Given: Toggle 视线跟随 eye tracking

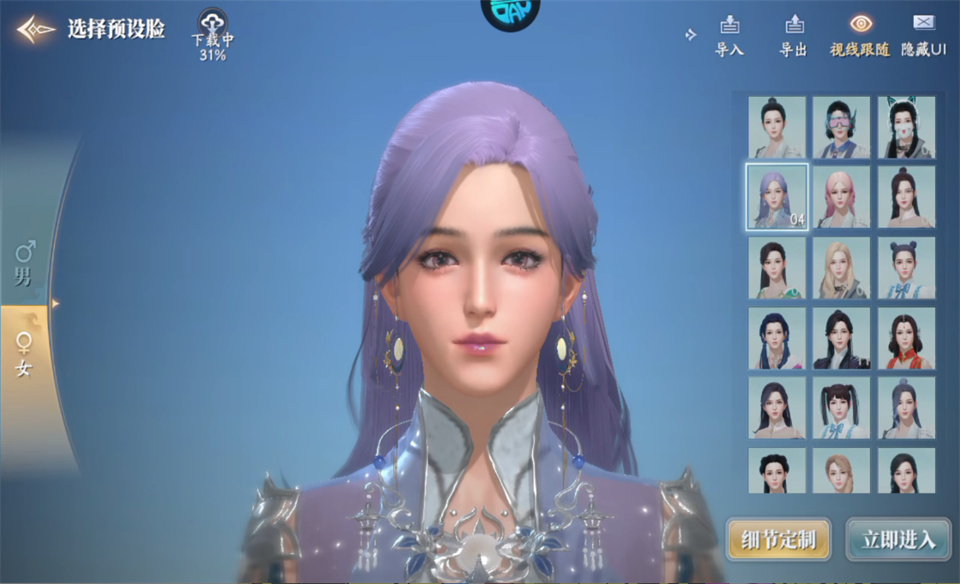Looking at the screenshot, I should pyautogui.click(x=859, y=34).
